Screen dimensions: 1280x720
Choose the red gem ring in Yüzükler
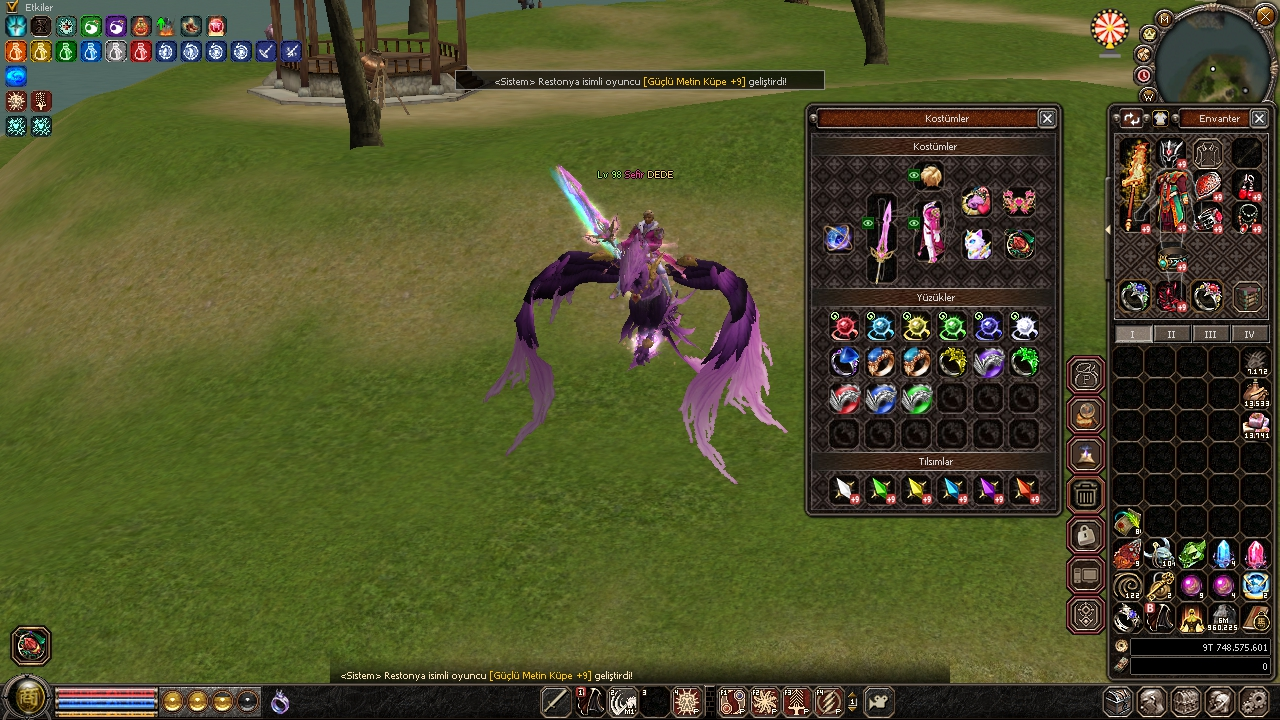coord(844,327)
